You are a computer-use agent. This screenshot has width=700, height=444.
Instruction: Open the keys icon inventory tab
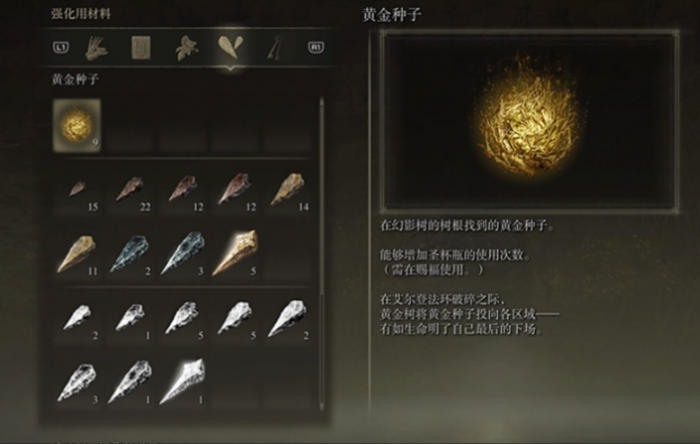pos(272,46)
